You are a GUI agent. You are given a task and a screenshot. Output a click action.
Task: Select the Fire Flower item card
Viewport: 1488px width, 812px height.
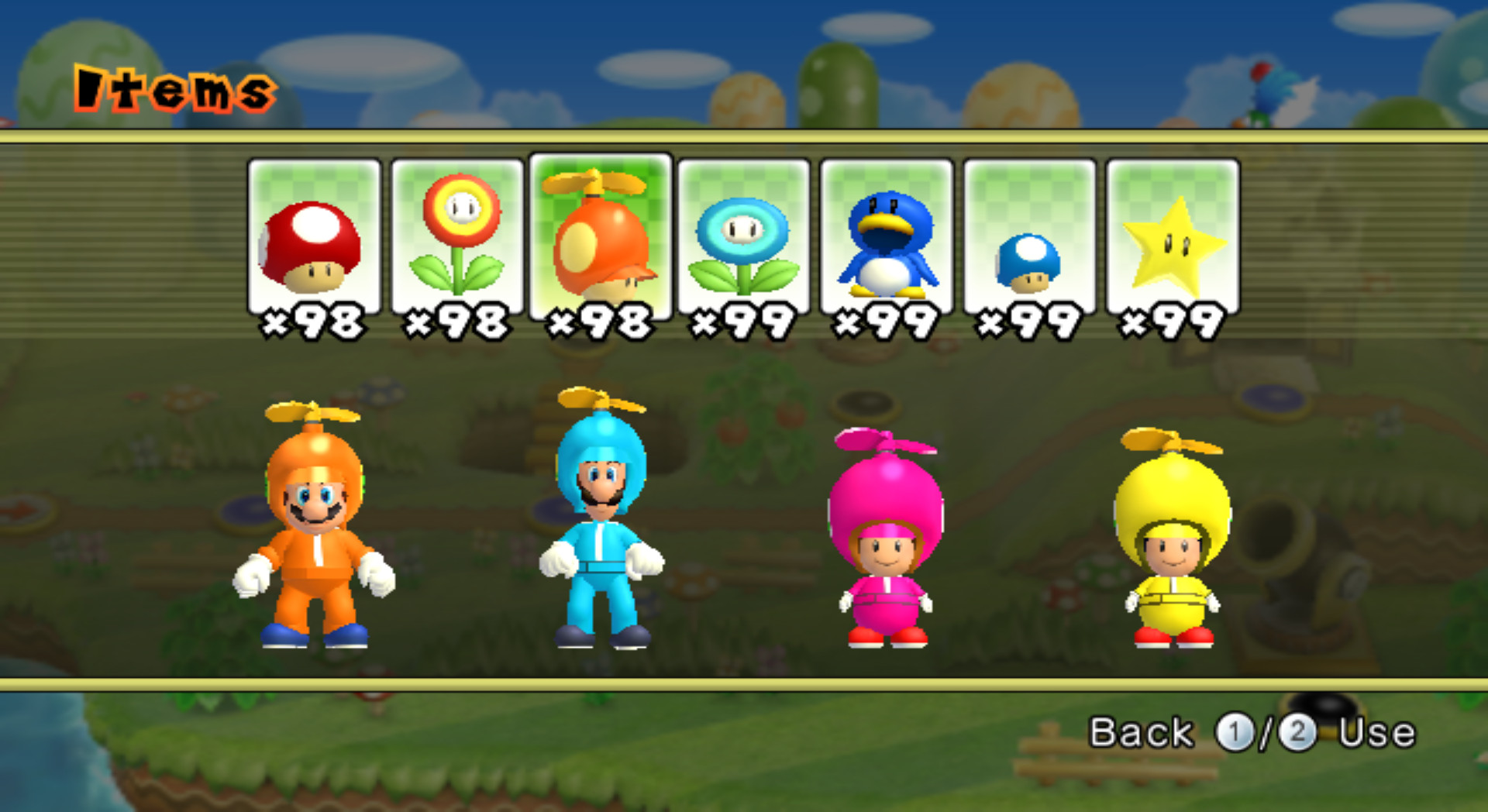pyautogui.click(x=457, y=236)
